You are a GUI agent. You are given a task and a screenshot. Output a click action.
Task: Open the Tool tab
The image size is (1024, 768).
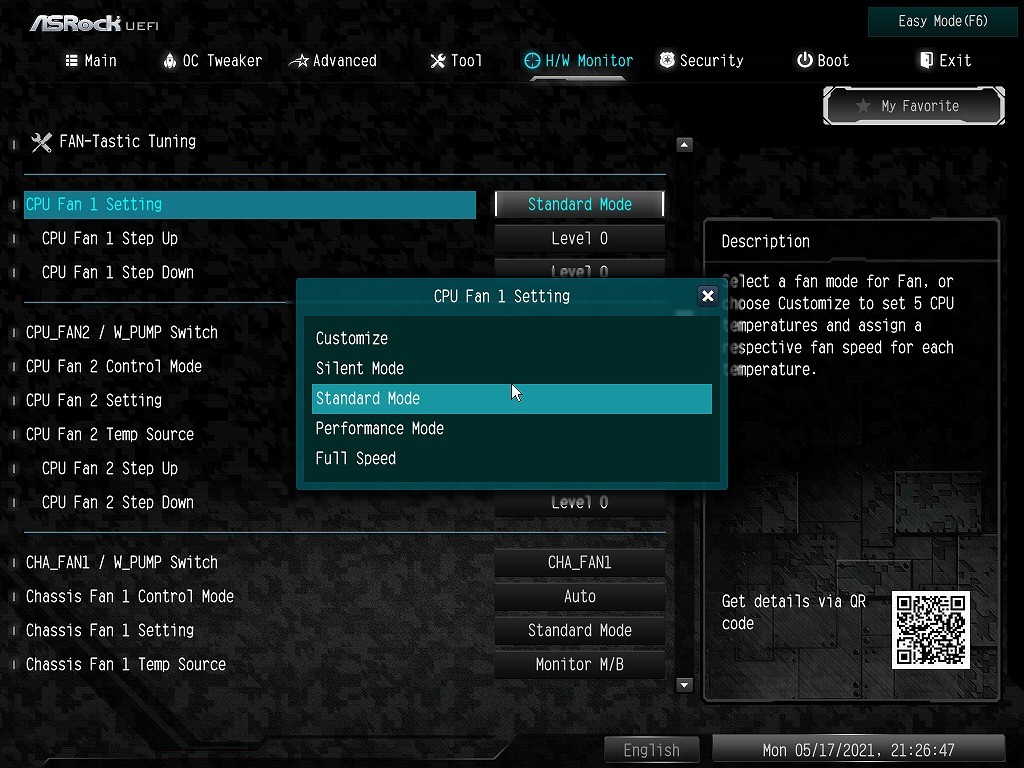click(456, 61)
